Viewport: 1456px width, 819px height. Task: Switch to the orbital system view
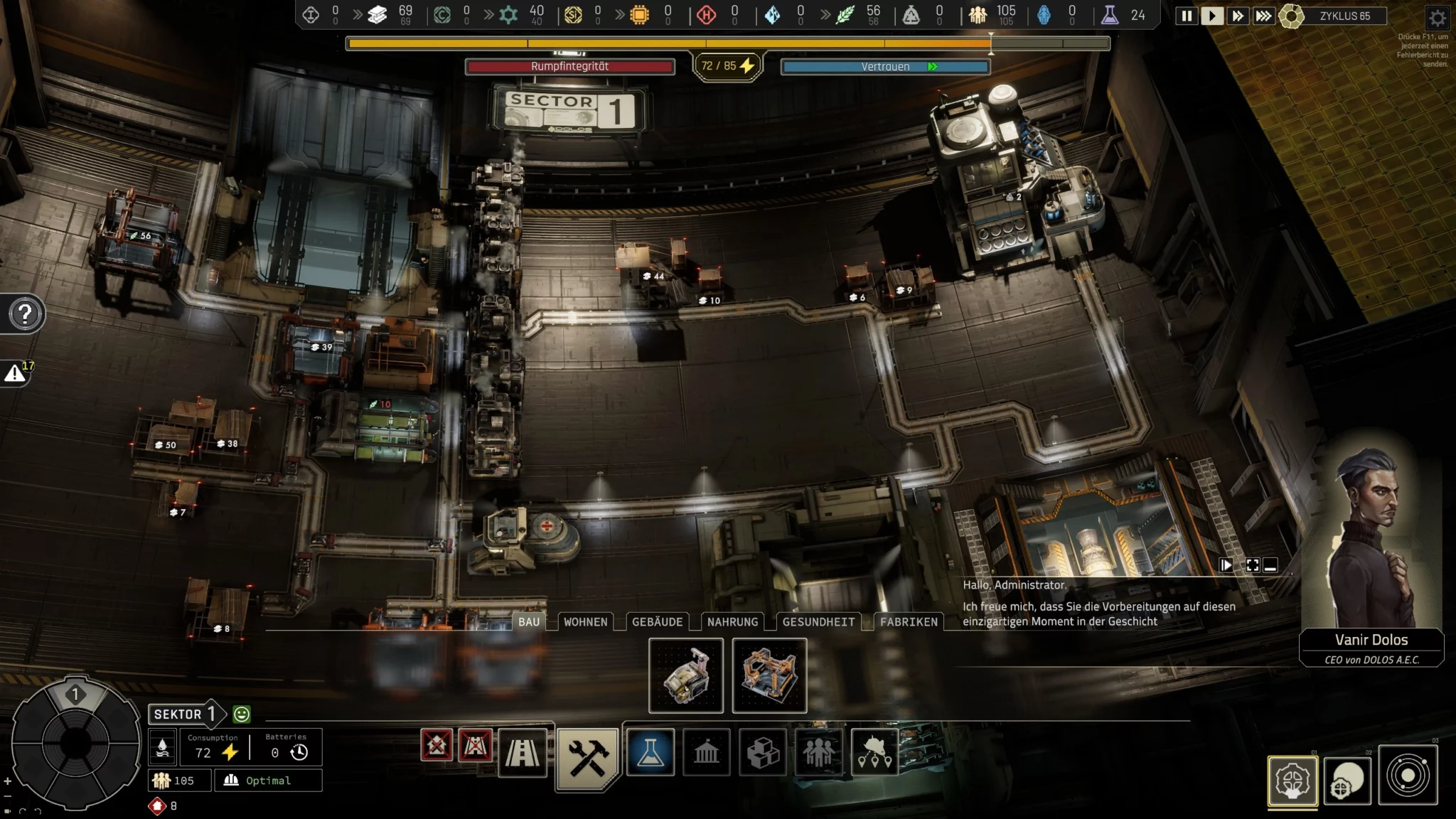tap(1408, 775)
